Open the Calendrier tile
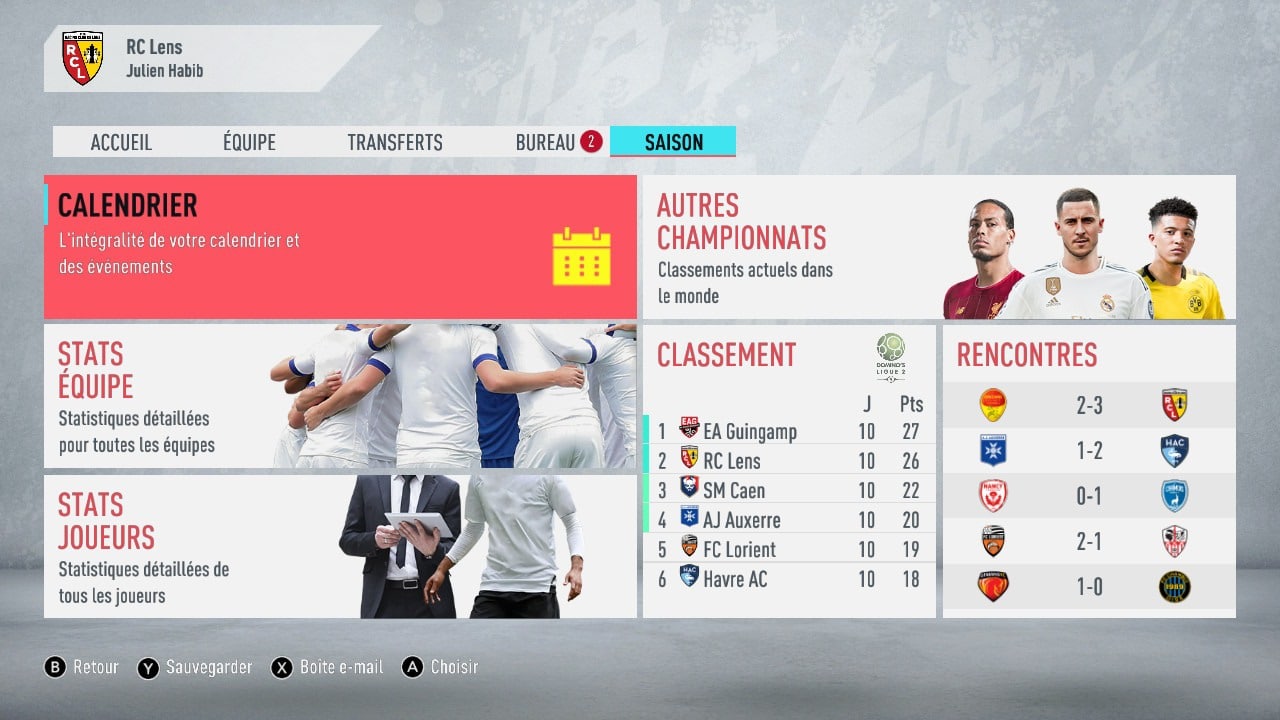 340,246
